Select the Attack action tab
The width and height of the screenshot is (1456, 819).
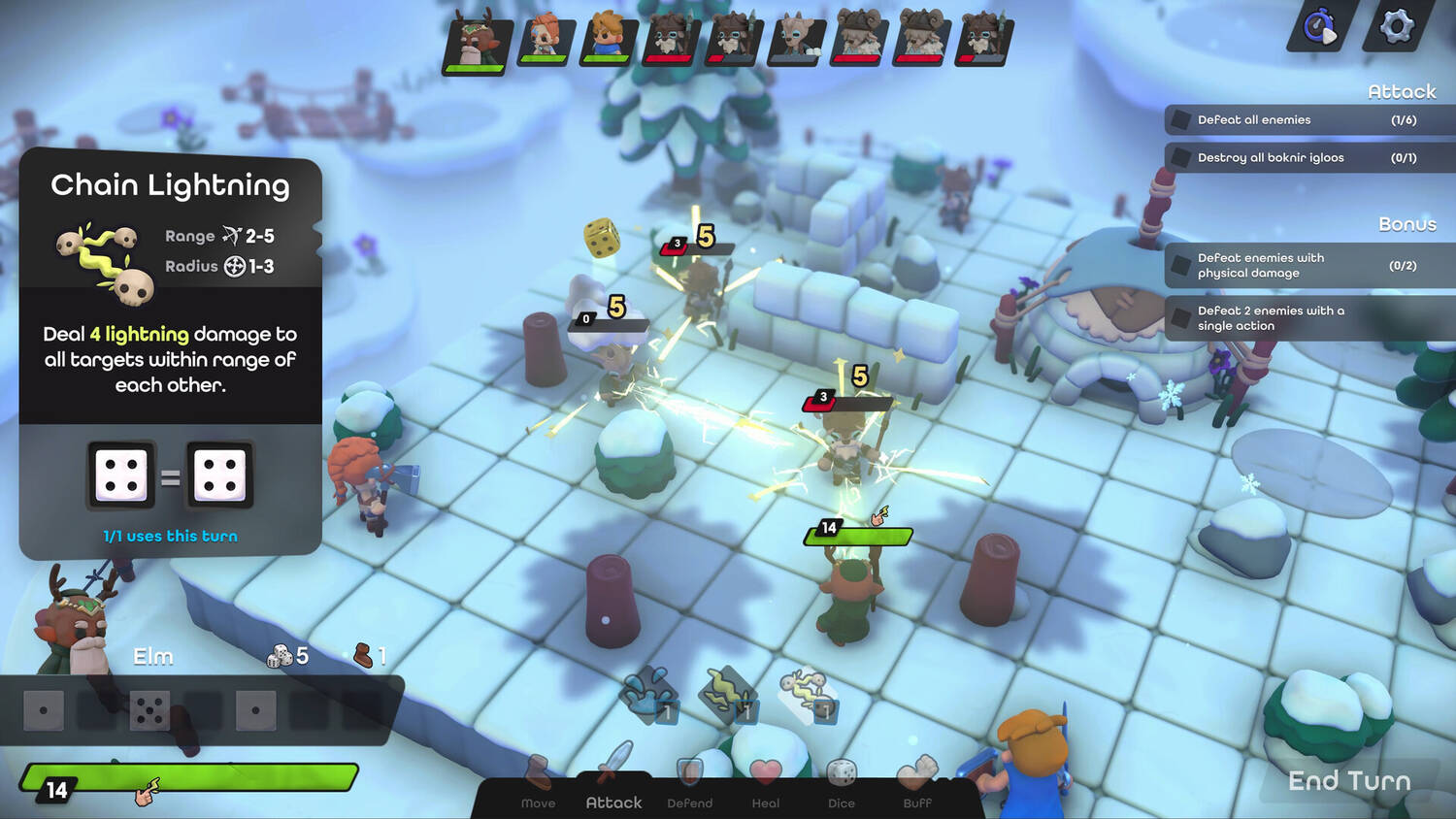pyautogui.click(x=613, y=784)
